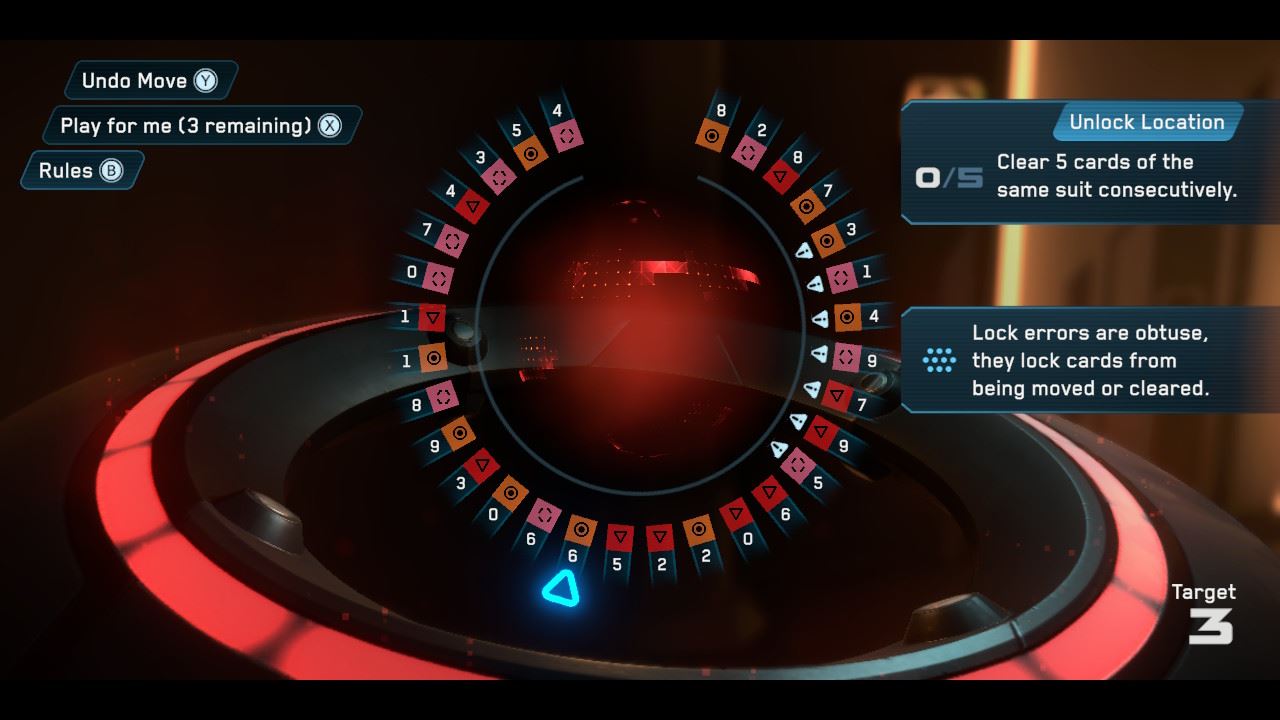1280x720 pixels.
Task: Click the white lock marker next to the 4 card
Action: [820, 318]
